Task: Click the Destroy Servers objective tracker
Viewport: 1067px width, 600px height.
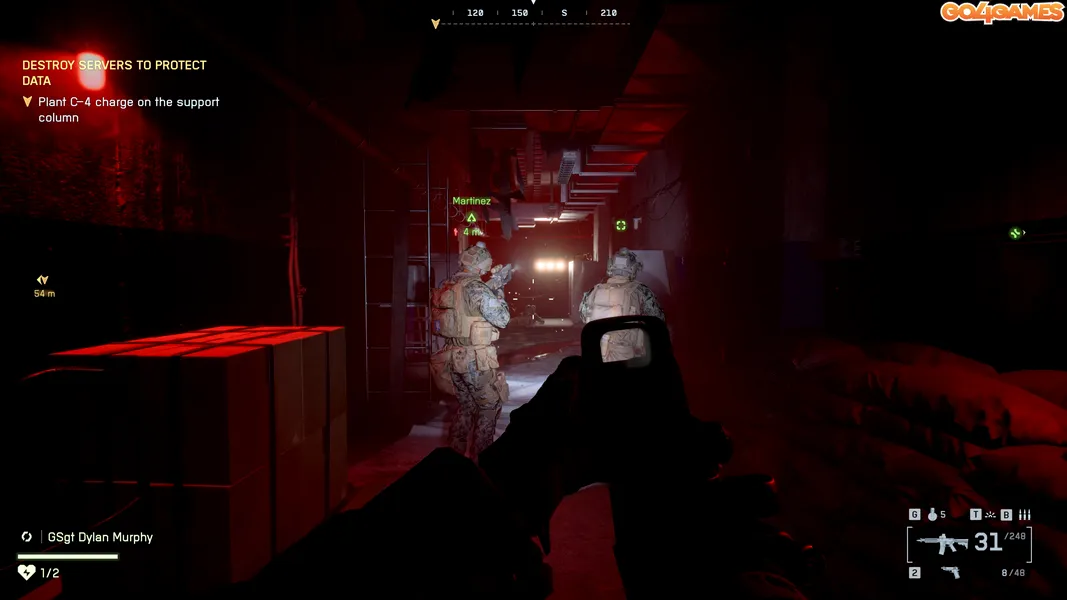Action: [114, 73]
